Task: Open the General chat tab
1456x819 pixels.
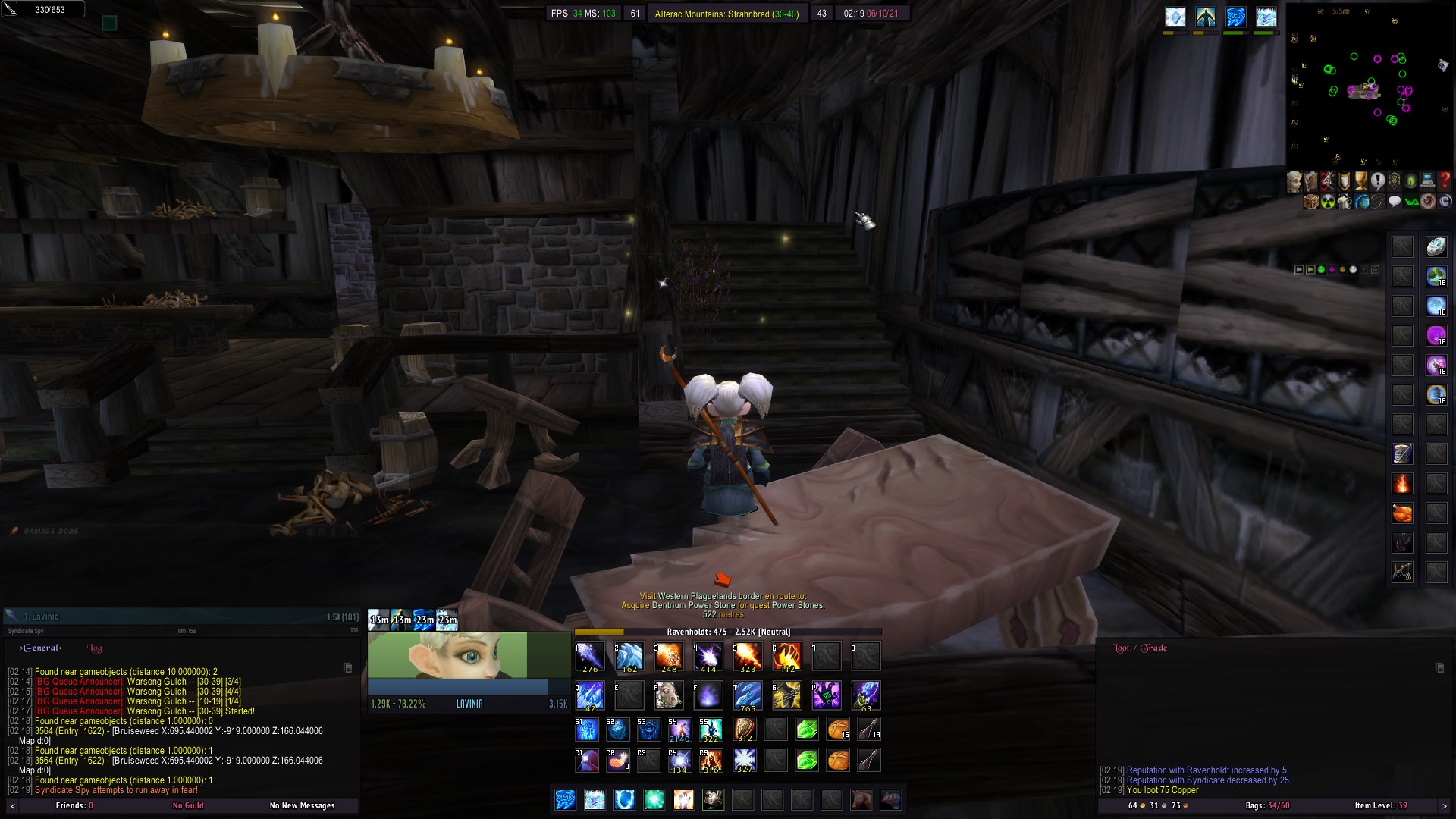Action: pyautogui.click(x=42, y=648)
